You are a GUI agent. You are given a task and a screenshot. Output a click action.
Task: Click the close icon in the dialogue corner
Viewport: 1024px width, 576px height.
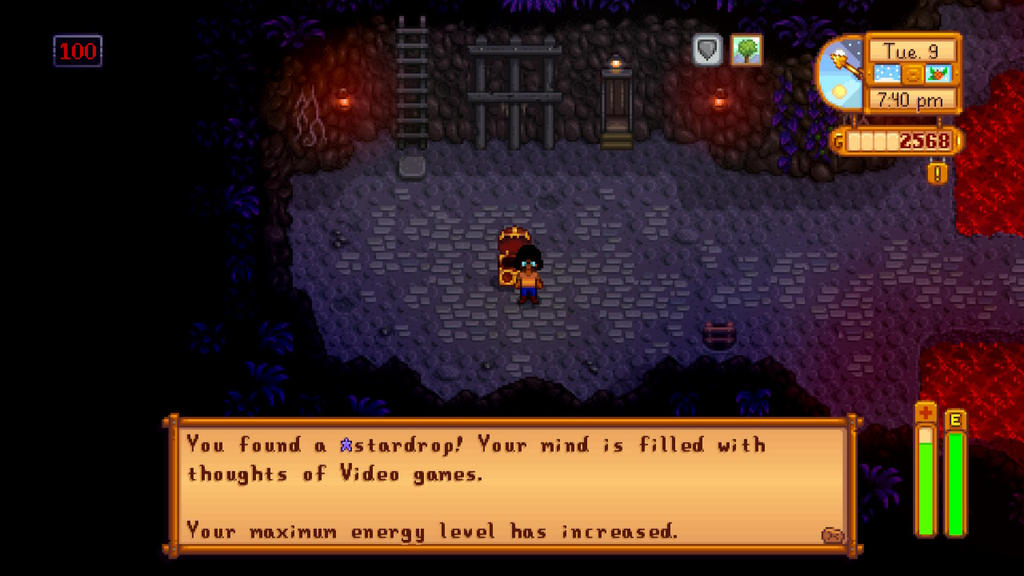tap(832, 535)
